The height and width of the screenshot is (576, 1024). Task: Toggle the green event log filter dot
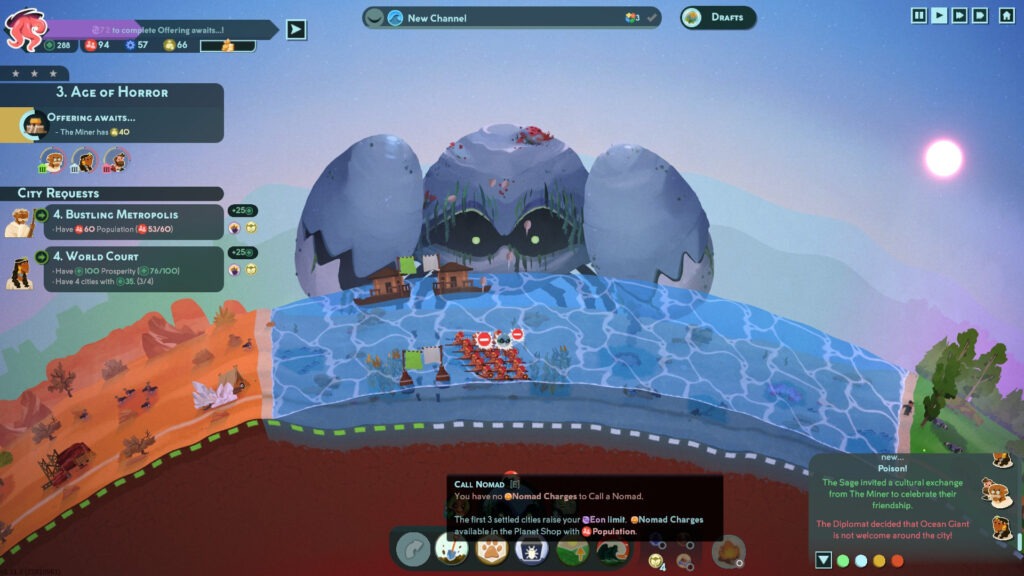tap(843, 561)
